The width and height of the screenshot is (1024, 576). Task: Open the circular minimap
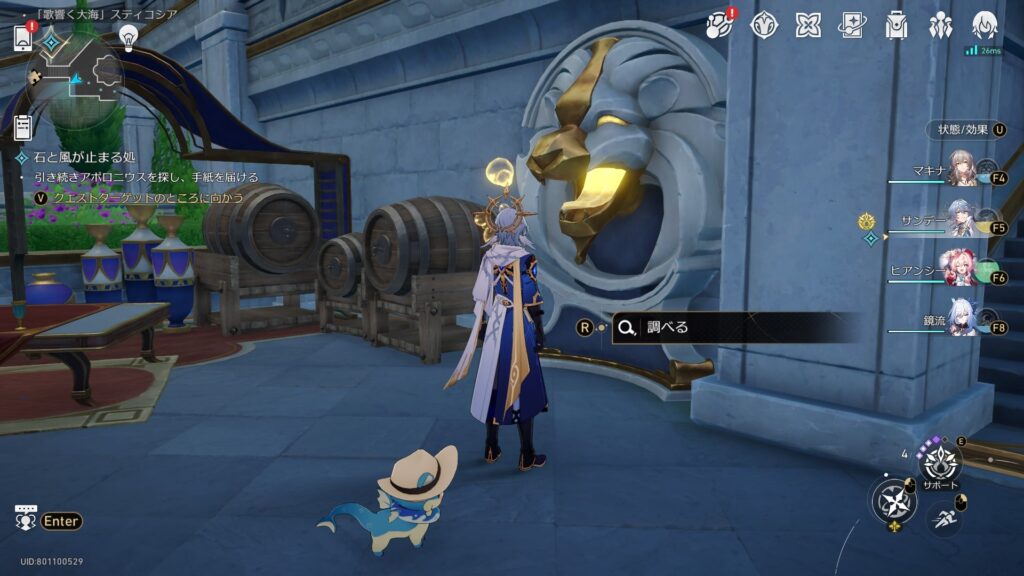(76, 76)
